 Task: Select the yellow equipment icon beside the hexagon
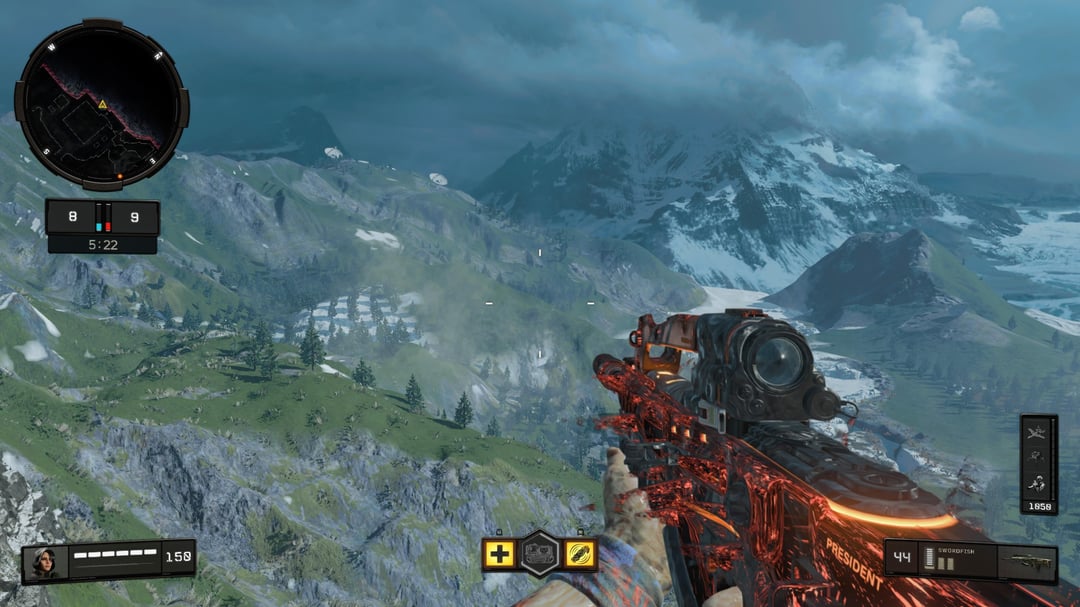579,553
